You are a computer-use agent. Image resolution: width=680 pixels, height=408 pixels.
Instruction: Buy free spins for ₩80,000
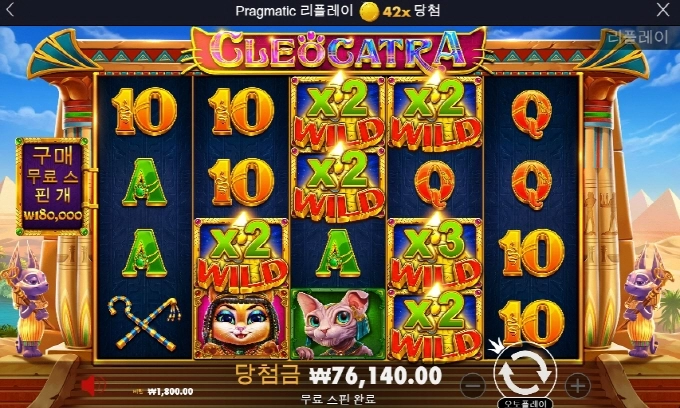[x=51, y=185]
